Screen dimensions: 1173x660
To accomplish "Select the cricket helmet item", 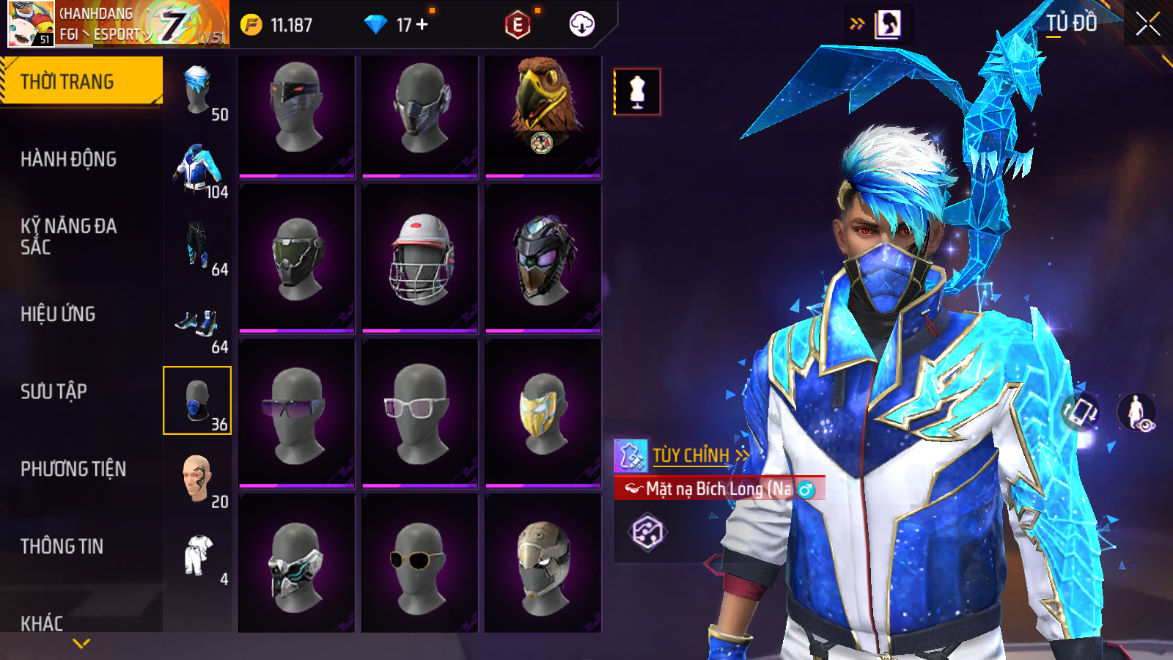I will pos(420,257).
